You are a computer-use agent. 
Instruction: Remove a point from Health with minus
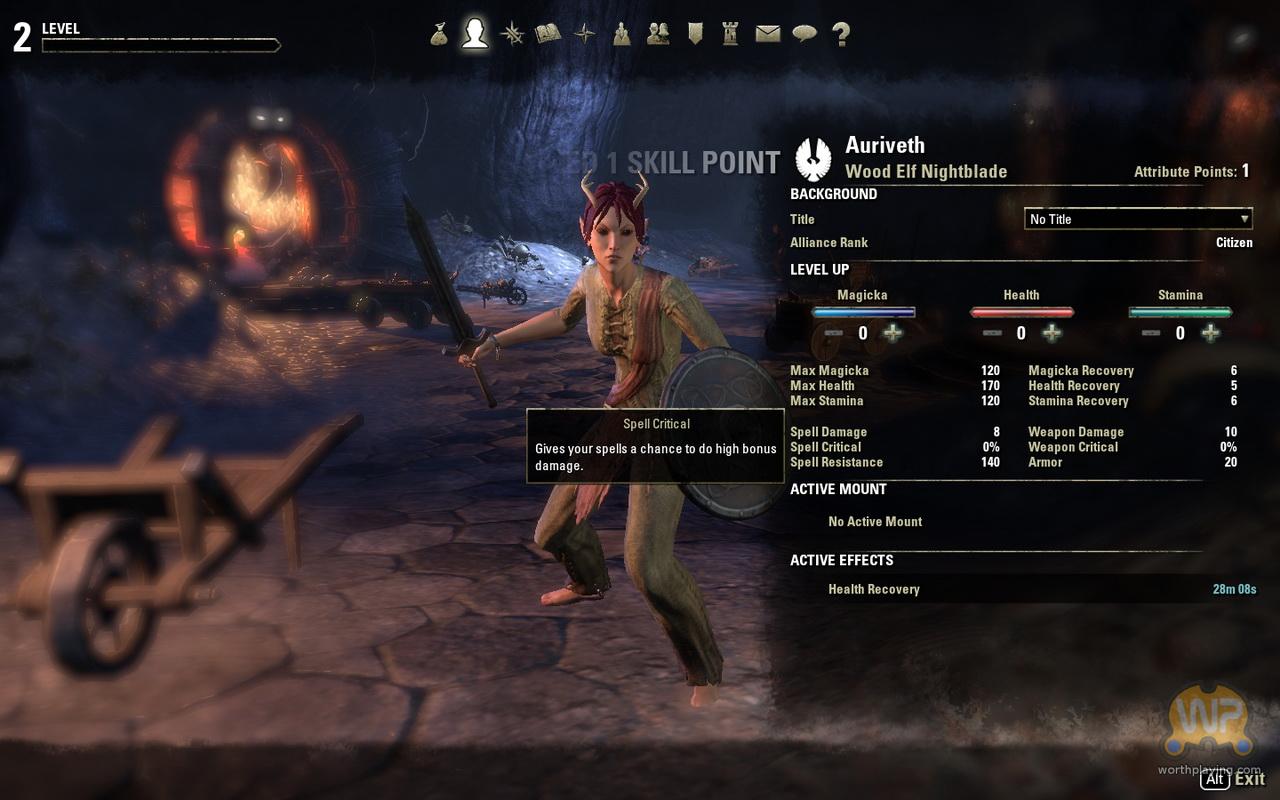pyautogui.click(x=992, y=333)
